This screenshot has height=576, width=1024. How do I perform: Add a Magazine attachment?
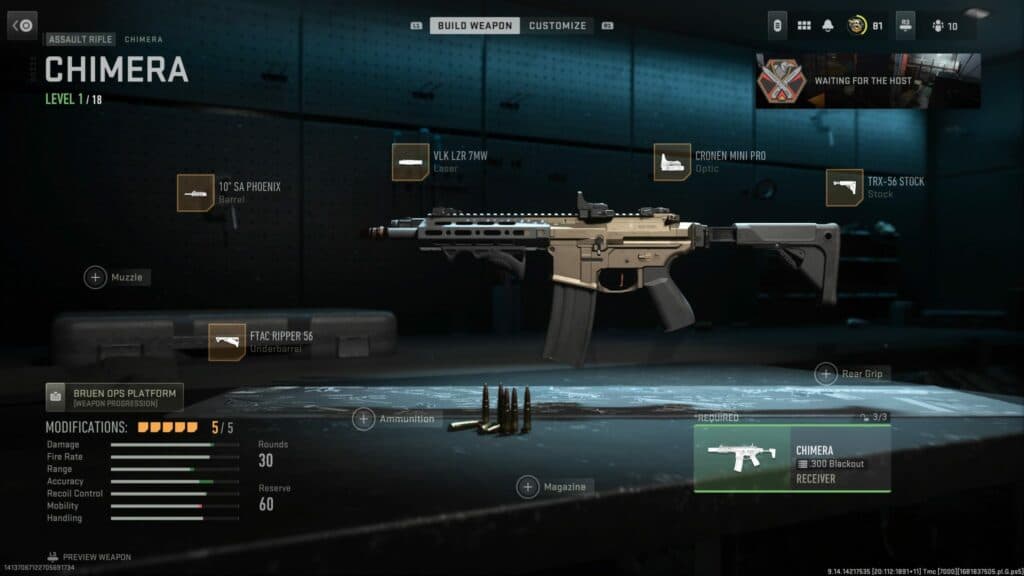pyautogui.click(x=528, y=487)
